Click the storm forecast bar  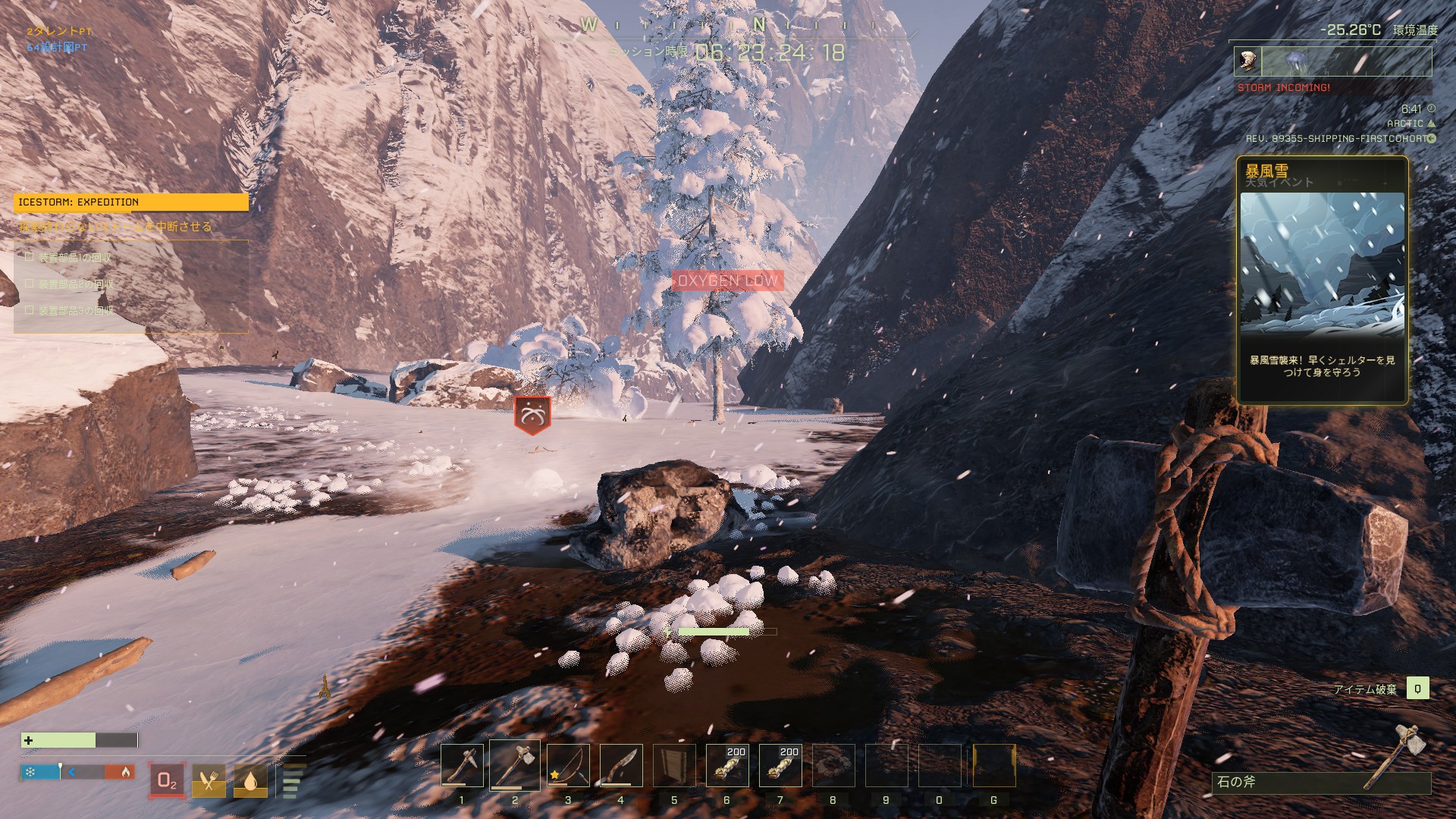point(1332,61)
